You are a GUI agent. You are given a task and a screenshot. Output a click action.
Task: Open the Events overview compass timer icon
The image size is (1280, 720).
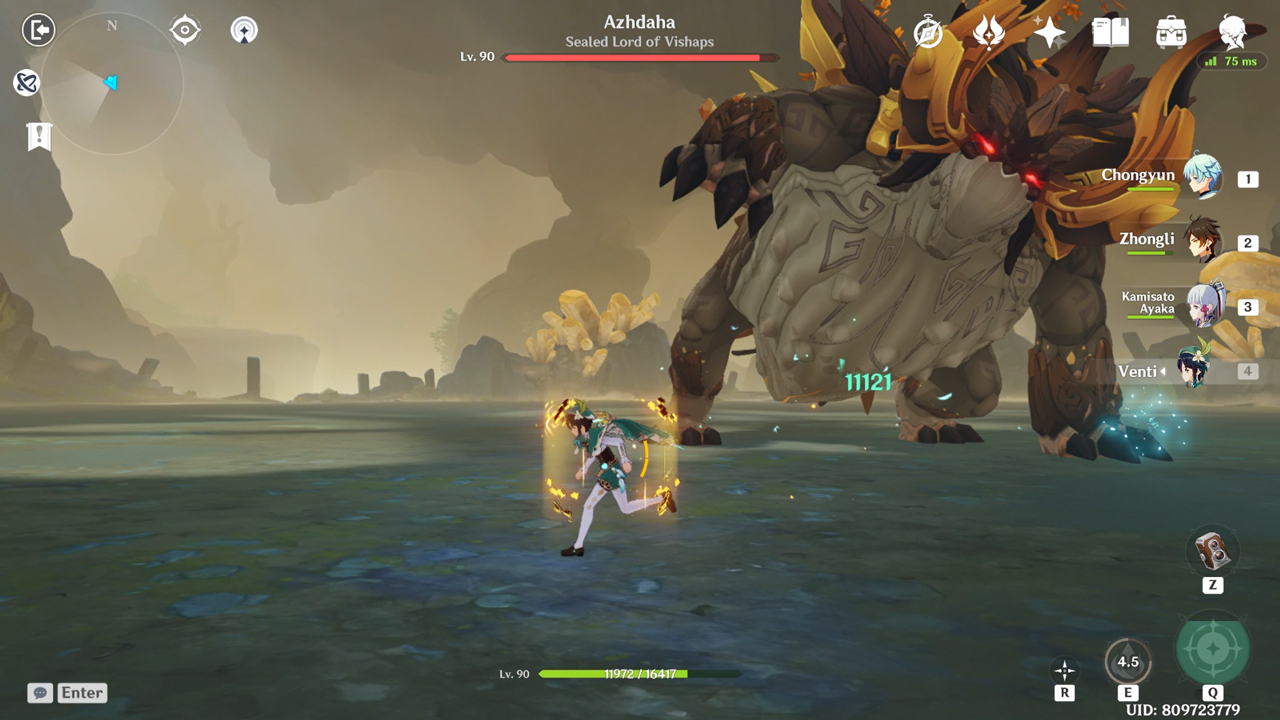point(926,31)
